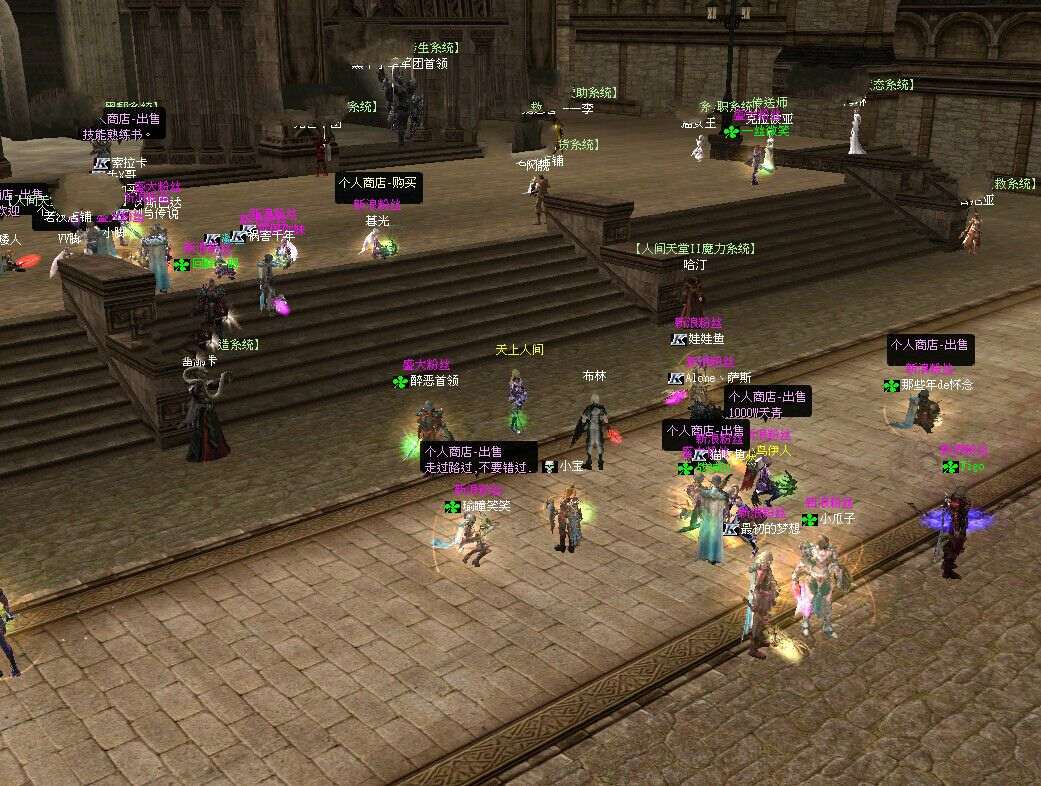Open the 1000W天青 personal shop sign
This screenshot has height=786, width=1041.
pyautogui.click(x=767, y=402)
